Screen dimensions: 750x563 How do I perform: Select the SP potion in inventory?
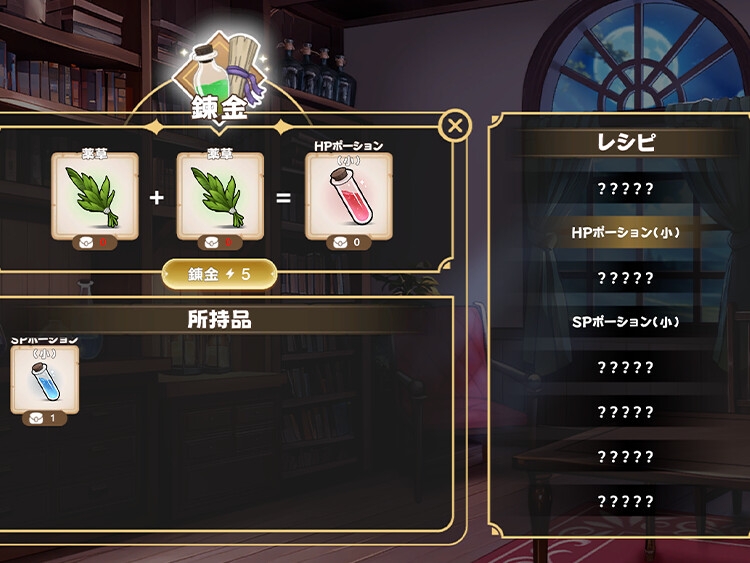pos(45,380)
